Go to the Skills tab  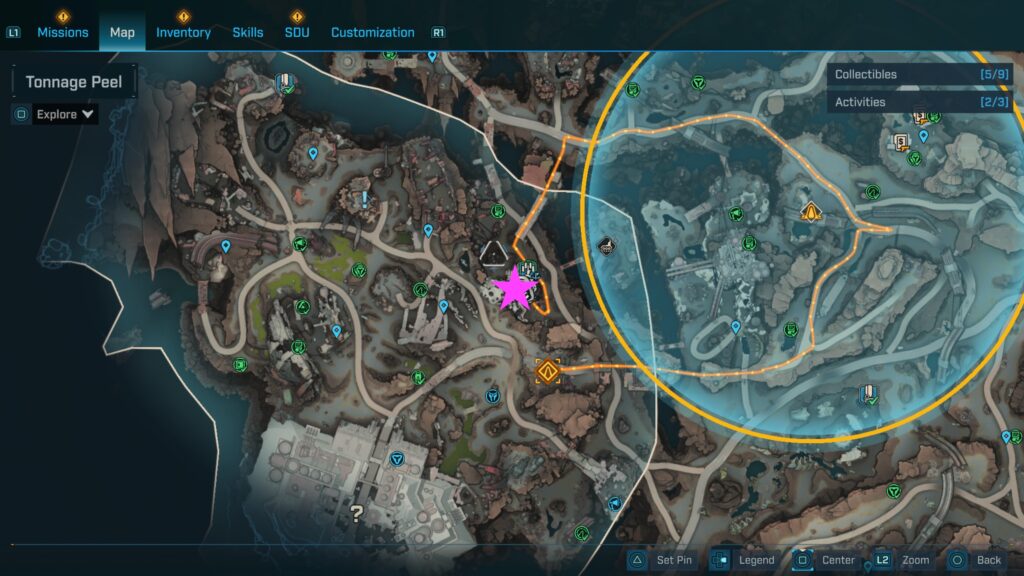click(248, 32)
